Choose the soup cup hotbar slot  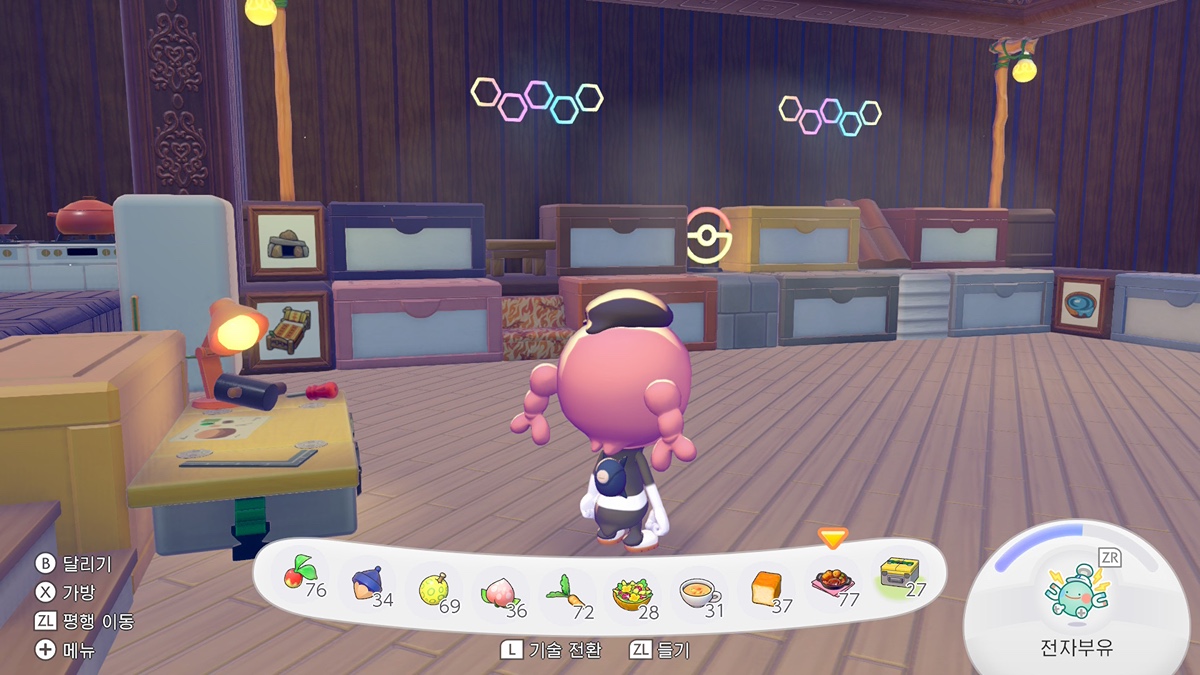click(698, 593)
